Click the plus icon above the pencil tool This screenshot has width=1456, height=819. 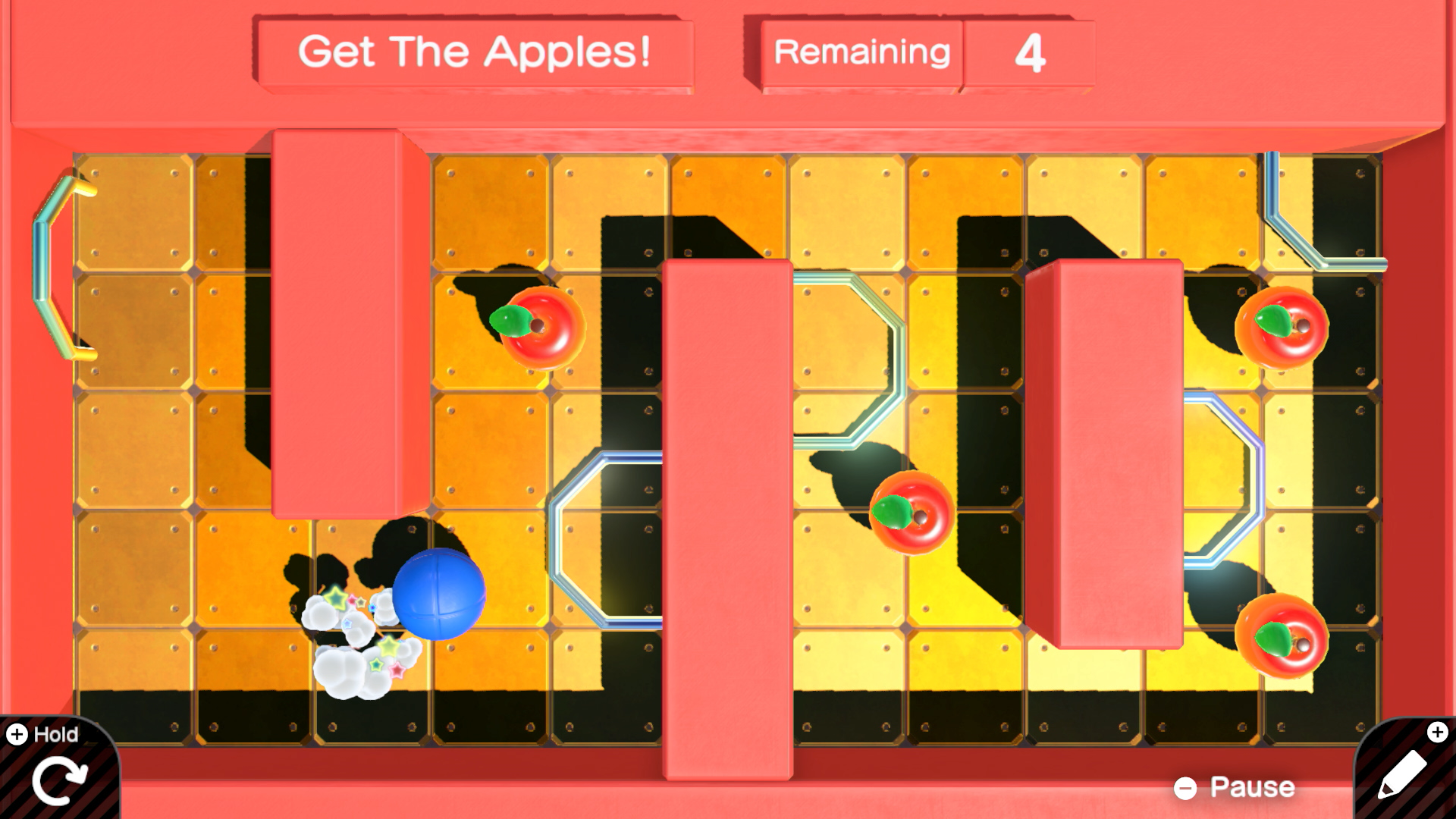[1439, 733]
